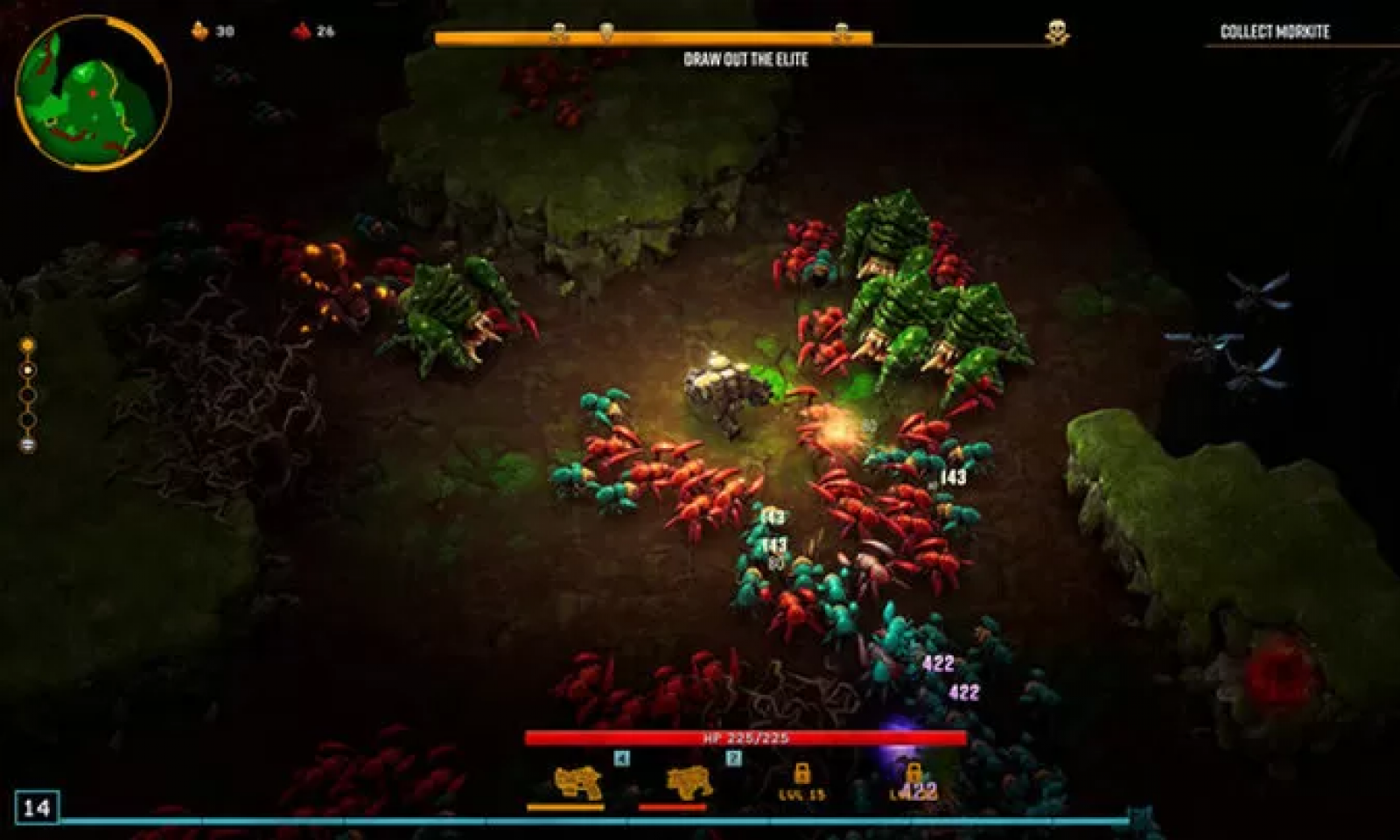Click the locked weapon slot labeled LVL 15
The width and height of the screenshot is (1400, 840).
[801, 780]
